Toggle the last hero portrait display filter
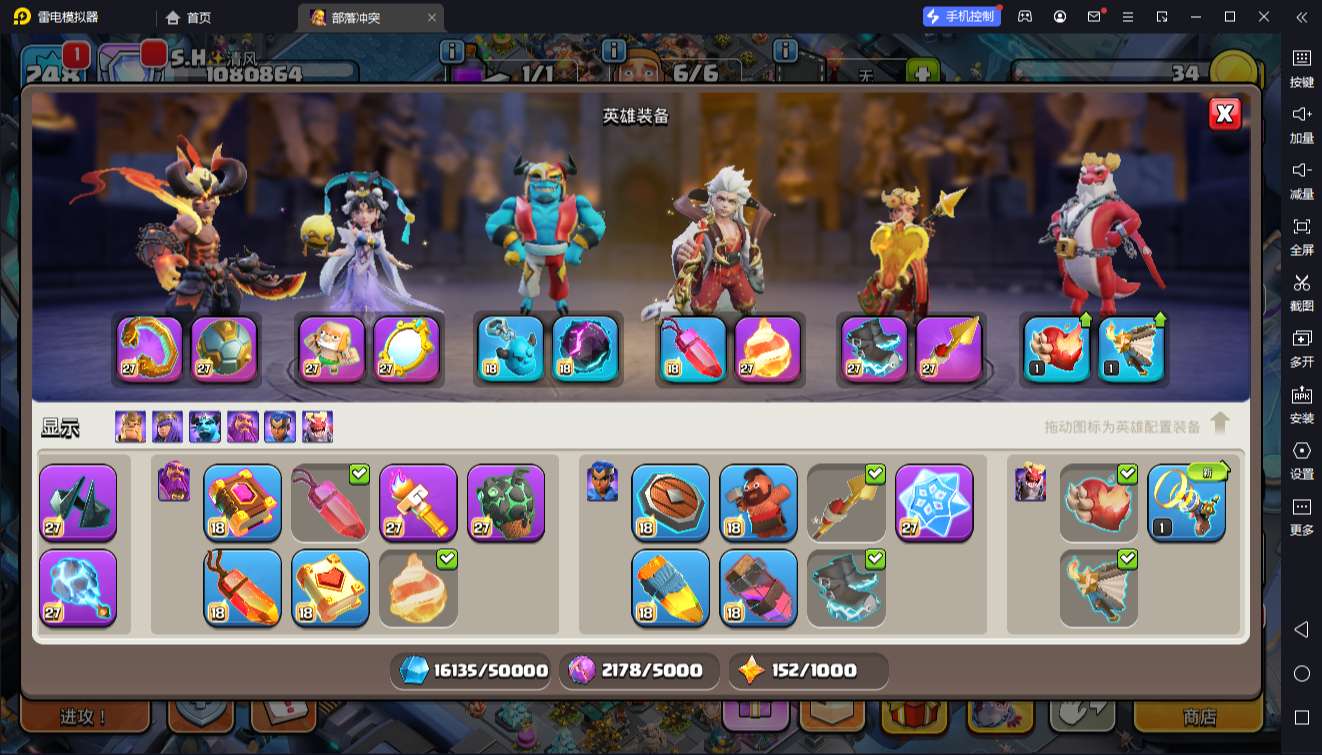Viewport: 1322px width, 755px height. tap(317, 427)
